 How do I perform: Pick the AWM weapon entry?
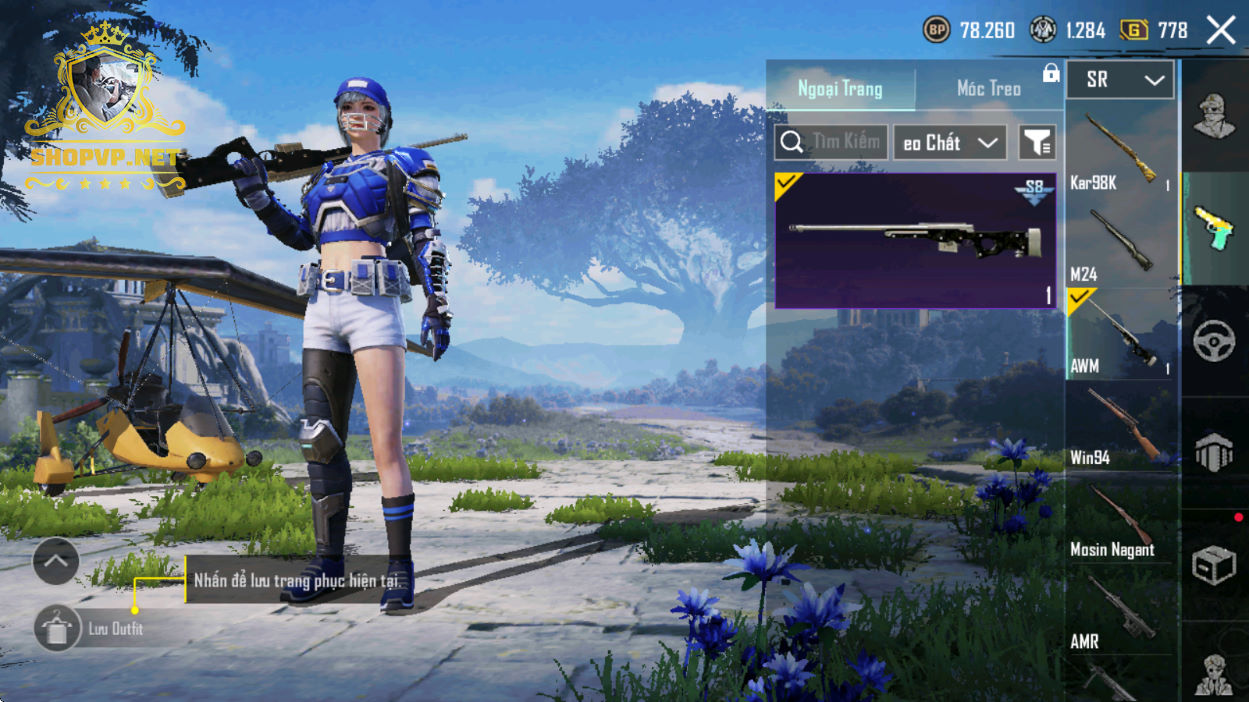(x=1120, y=335)
